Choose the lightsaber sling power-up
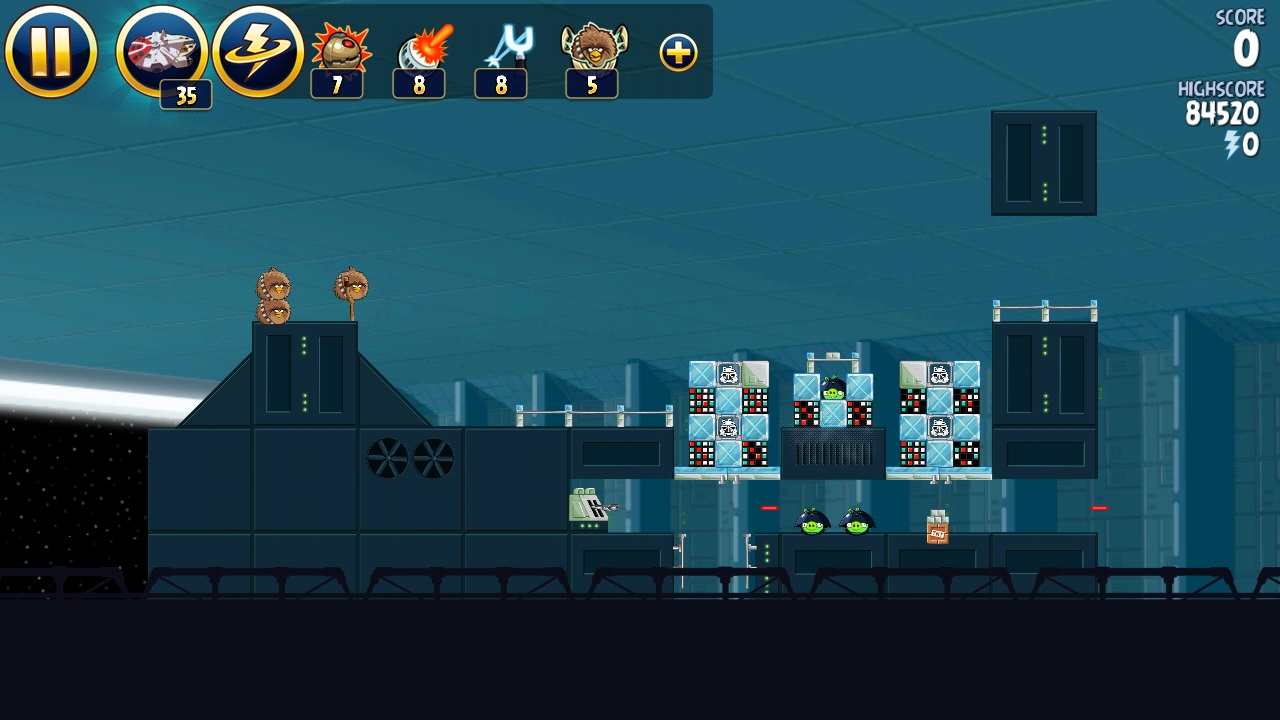Image resolution: width=1280 pixels, height=720 pixels. coord(503,52)
